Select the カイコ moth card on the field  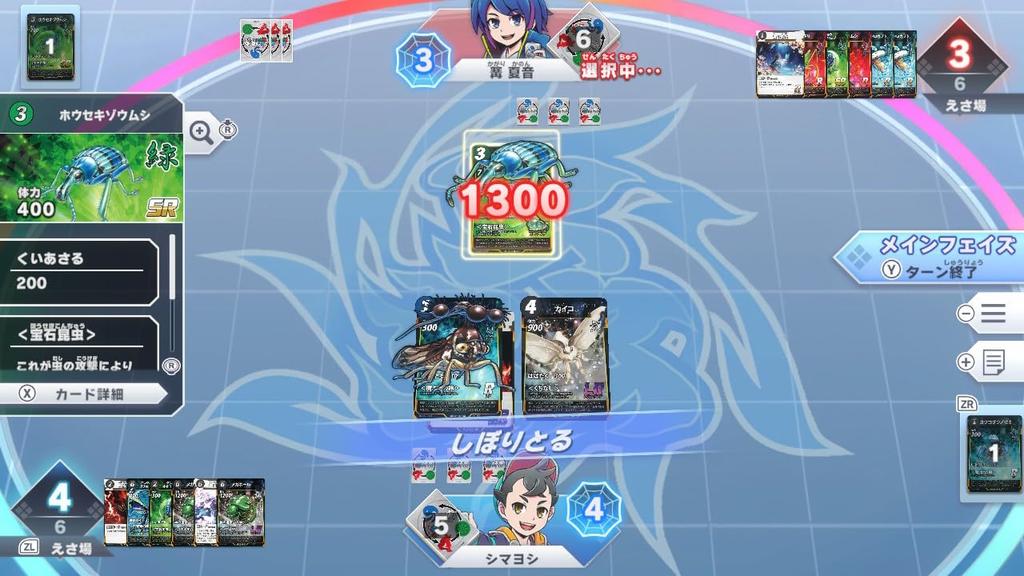[564, 356]
